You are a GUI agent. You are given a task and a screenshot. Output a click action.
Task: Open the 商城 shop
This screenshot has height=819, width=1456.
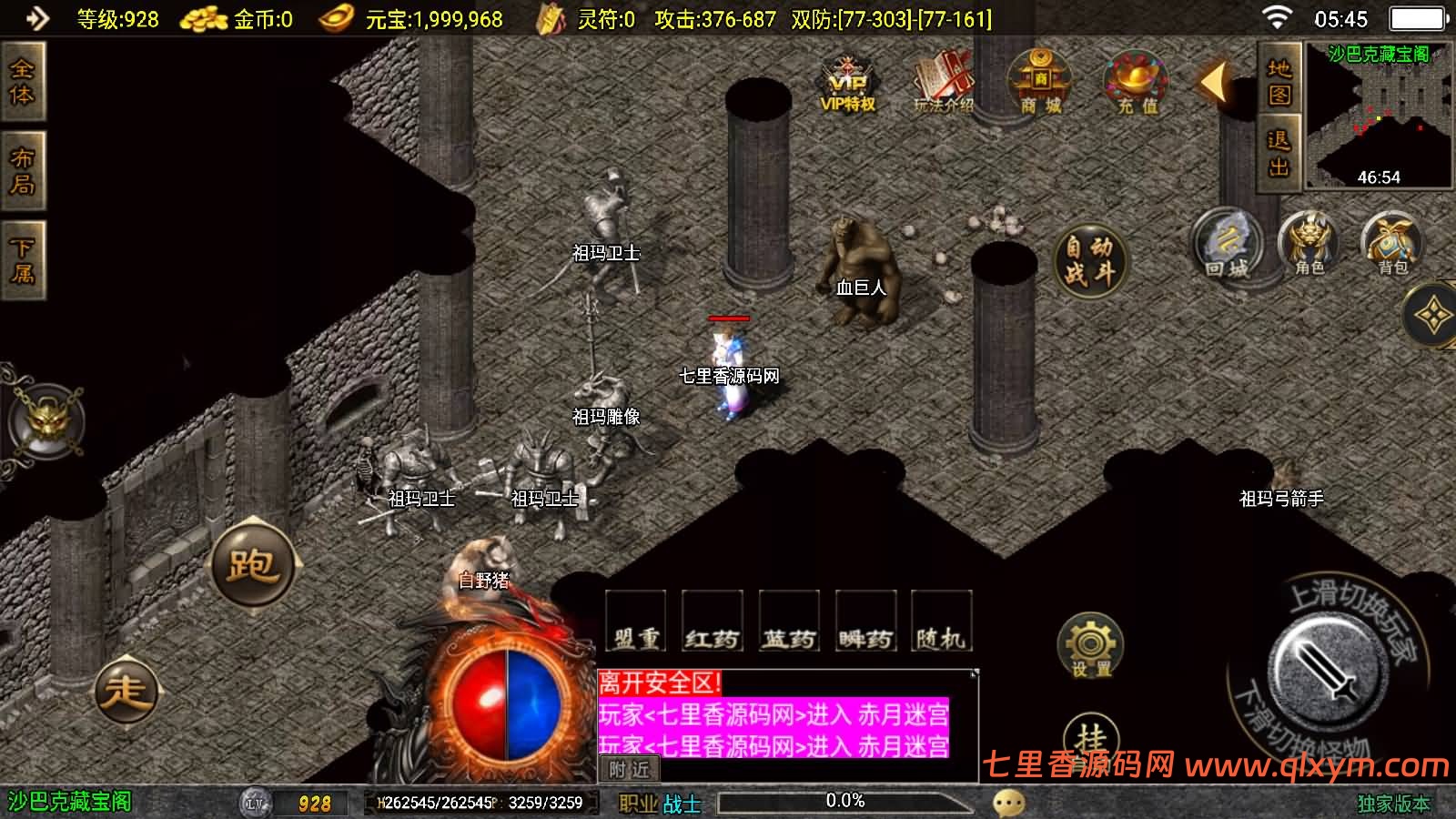[x=1037, y=82]
